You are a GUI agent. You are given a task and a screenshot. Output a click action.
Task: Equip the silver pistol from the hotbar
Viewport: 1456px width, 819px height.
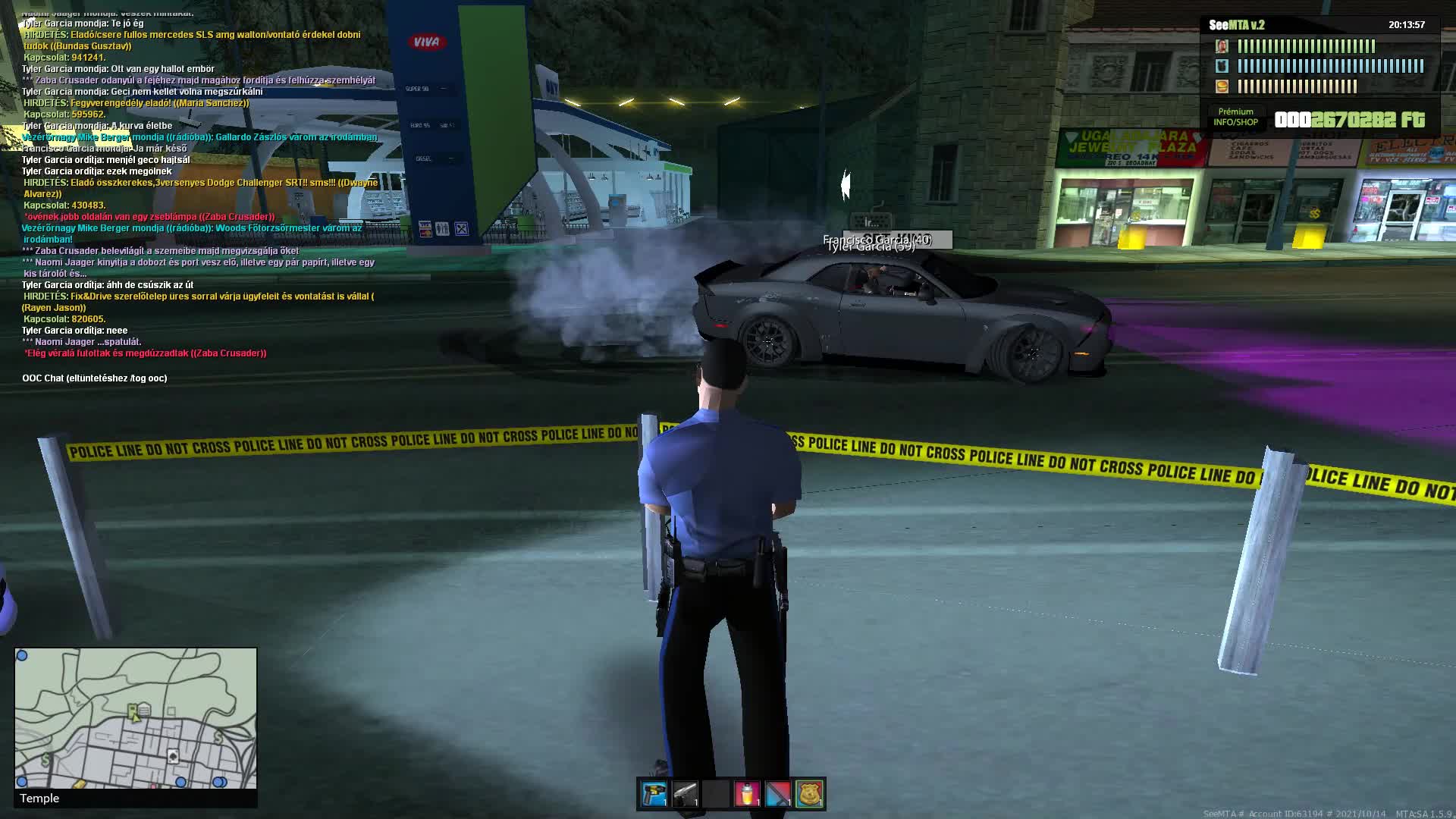pyautogui.click(x=685, y=794)
